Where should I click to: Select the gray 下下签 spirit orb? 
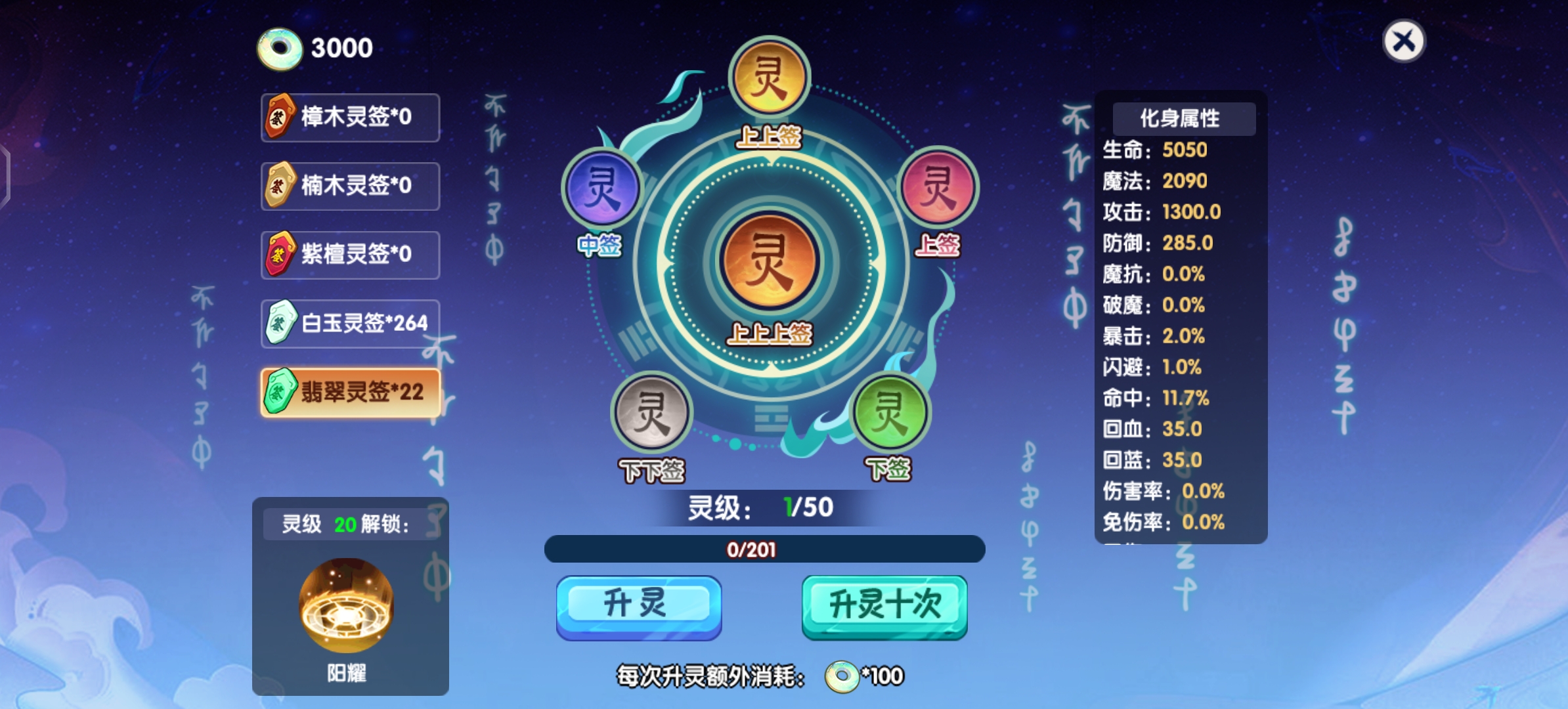651,413
